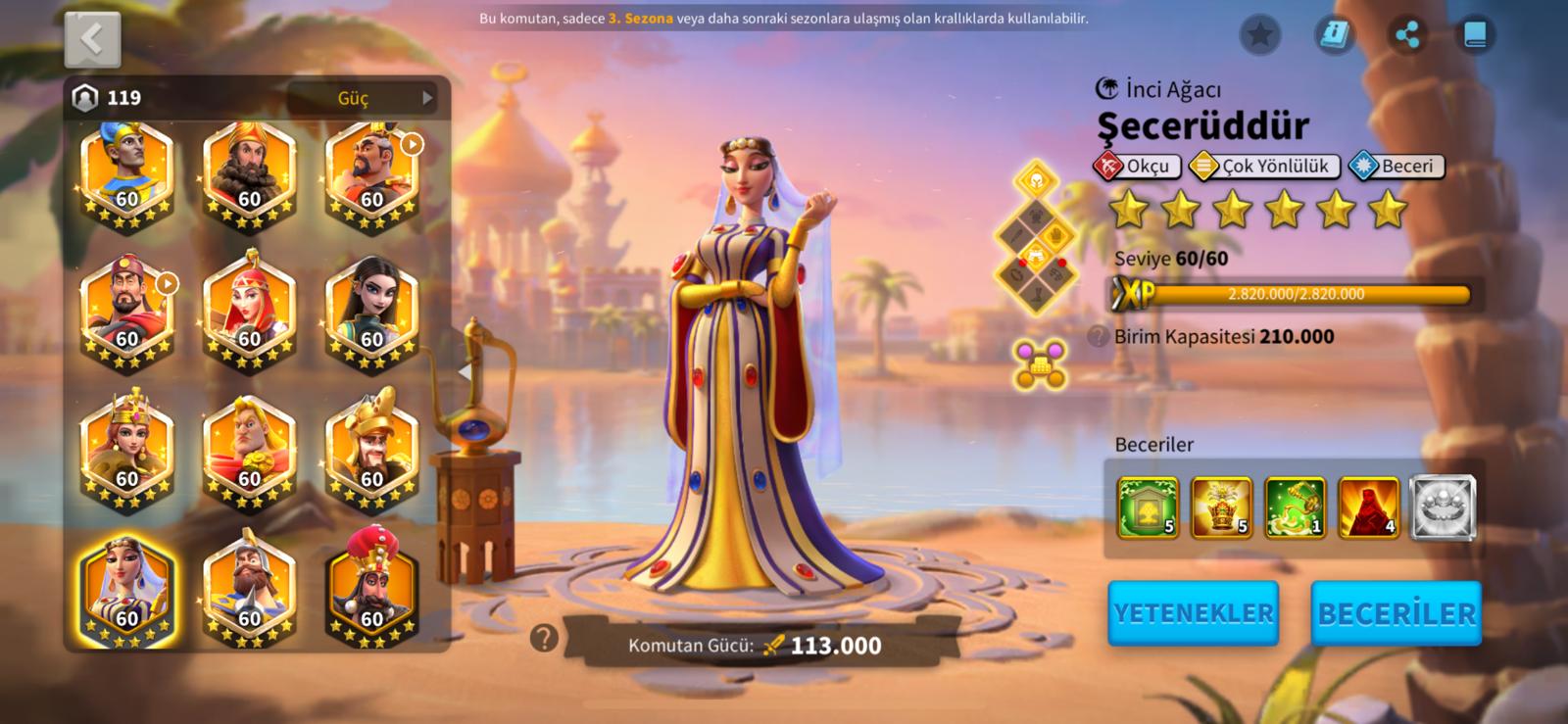
Task: Show help for Komutan Gücü
Action: (544, 639)
